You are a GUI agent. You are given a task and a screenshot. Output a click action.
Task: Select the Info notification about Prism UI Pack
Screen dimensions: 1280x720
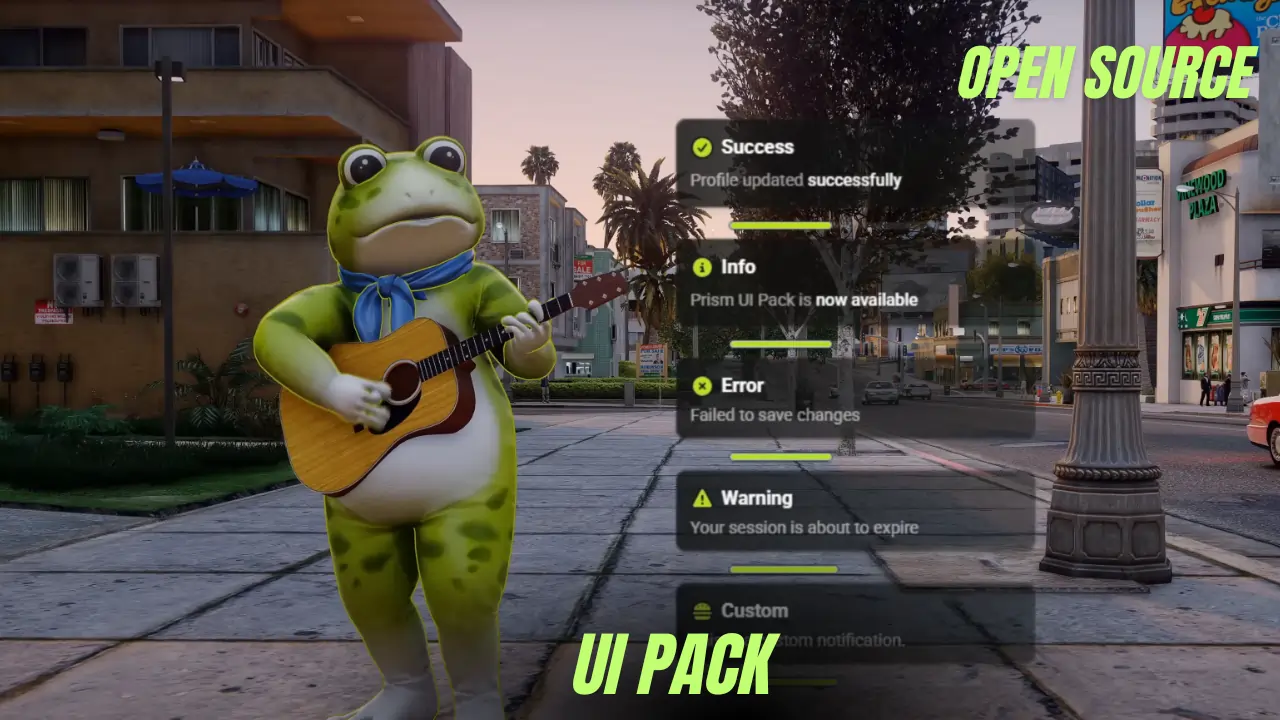click(855, 283)
